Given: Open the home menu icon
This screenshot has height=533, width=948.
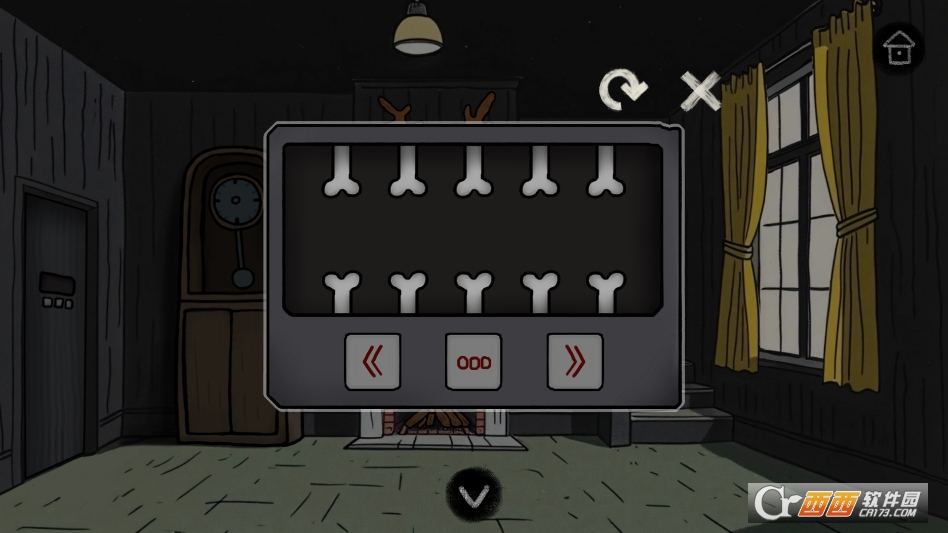Looking at the screenshot, I should click(898, 47).
